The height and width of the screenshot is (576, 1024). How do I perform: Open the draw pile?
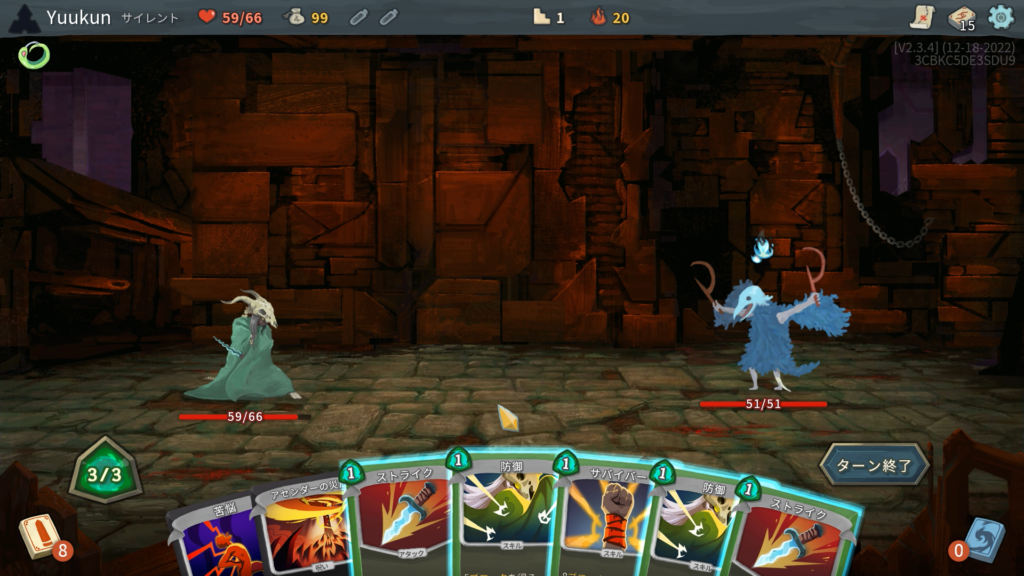pyautogui.click(x=39, y=536)
